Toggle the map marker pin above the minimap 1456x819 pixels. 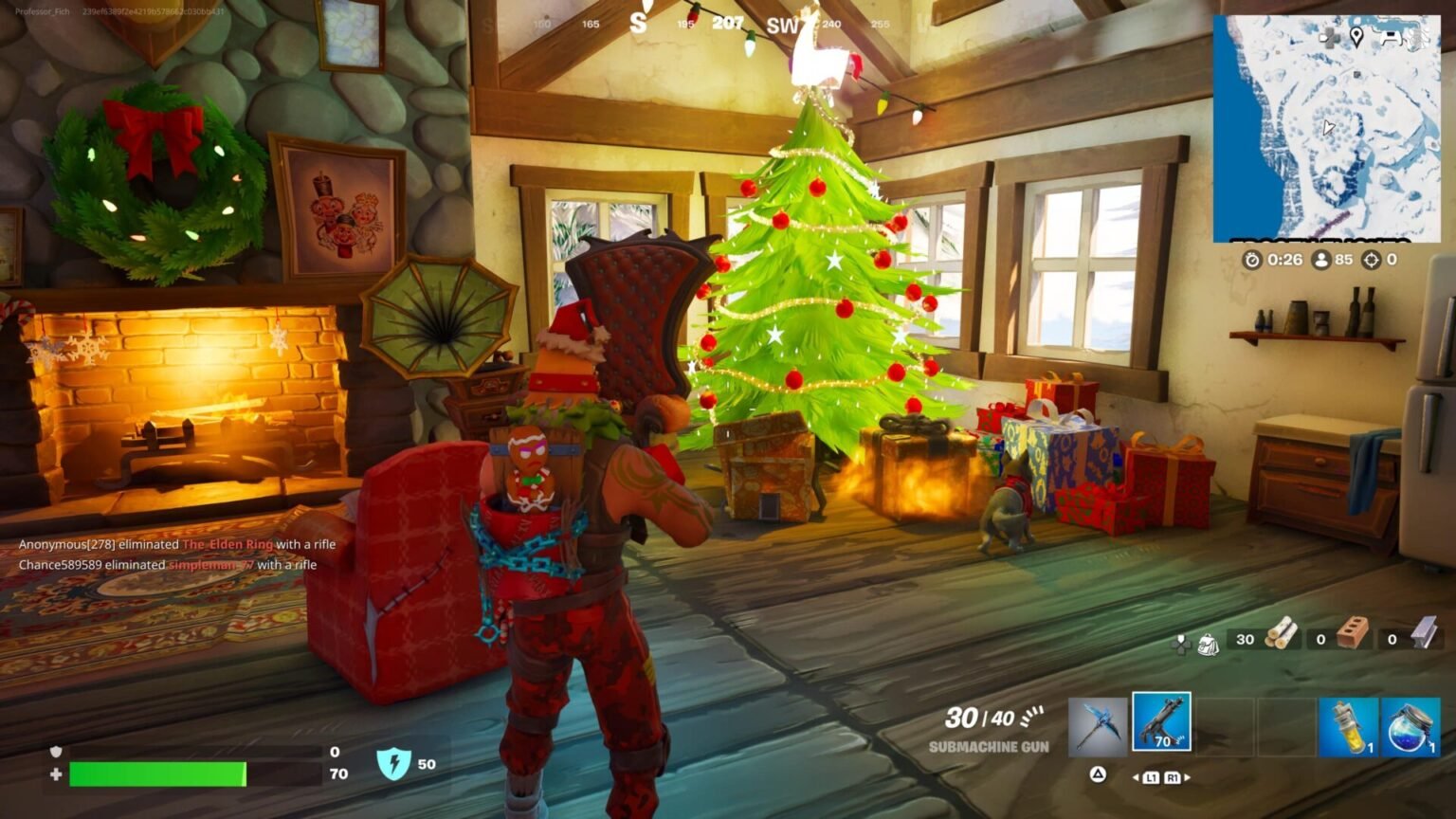[1357, 37]
